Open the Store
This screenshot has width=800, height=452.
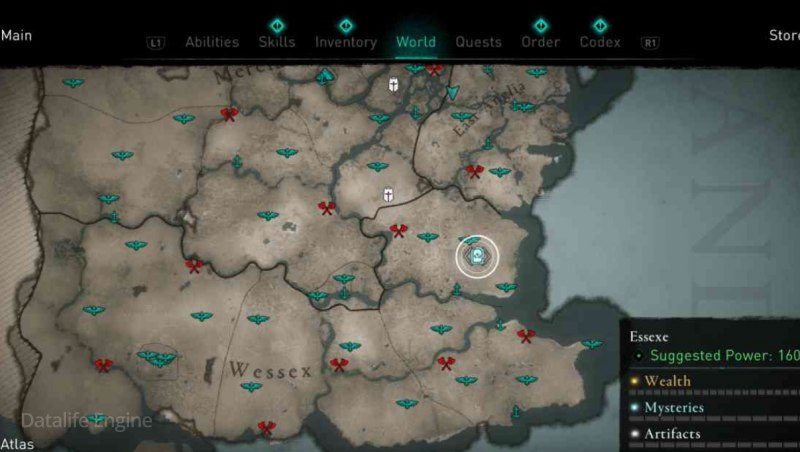click(783, 36)
